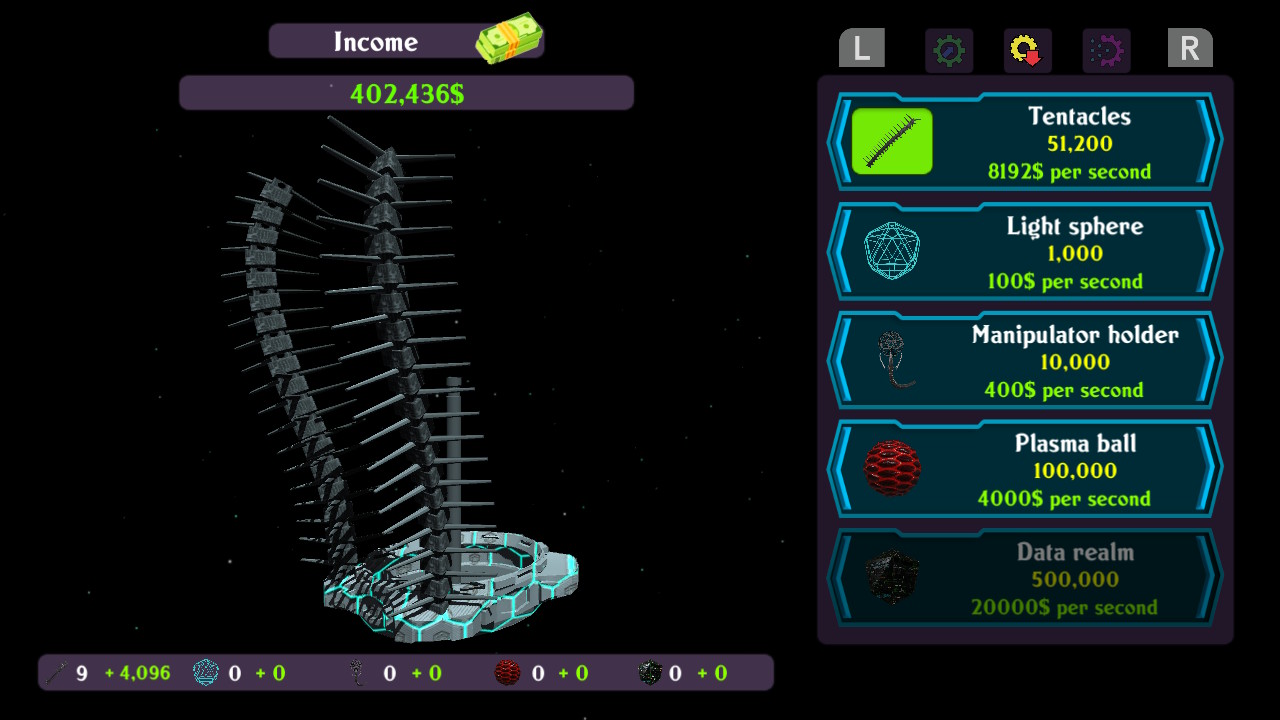This screenshot has width=1280, height=720.
Task: Click the Income banner with money stack
Action: tap(405, 40)
